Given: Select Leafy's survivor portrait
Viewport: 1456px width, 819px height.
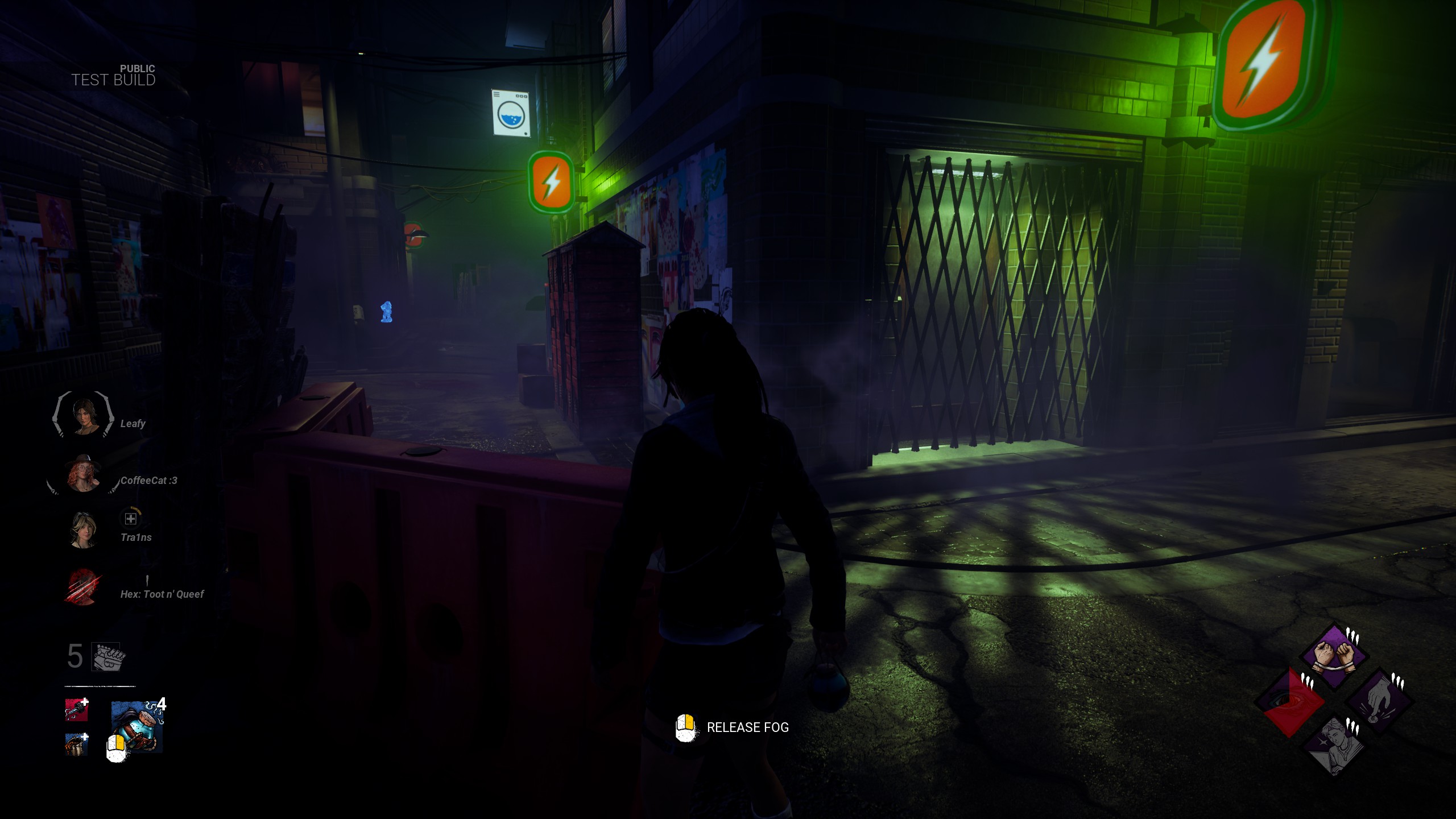Looking at the screenshot, I should (x=84, y=415).
